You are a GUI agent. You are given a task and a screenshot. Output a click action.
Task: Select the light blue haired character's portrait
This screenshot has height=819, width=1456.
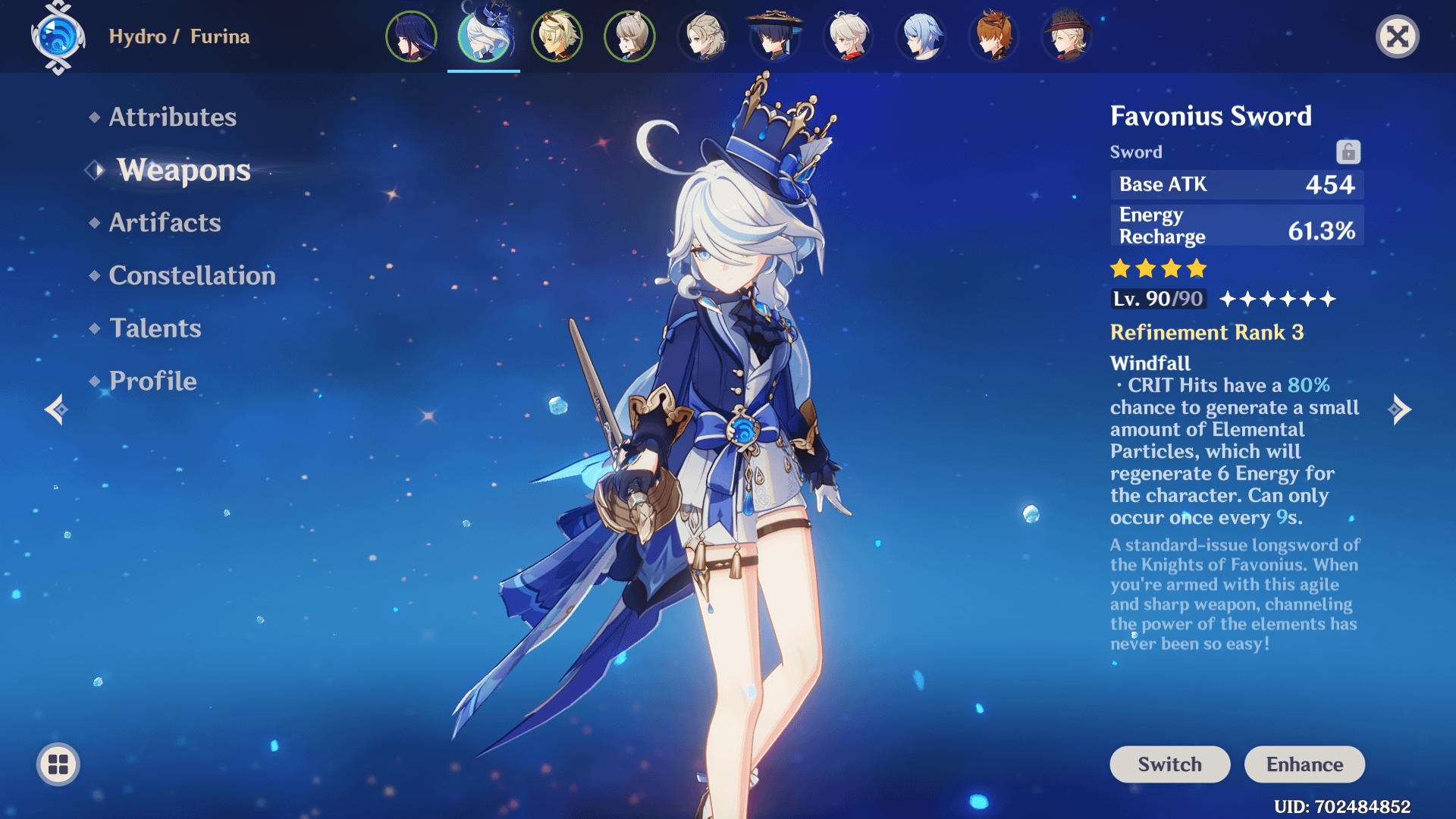[x=921, y=36]
